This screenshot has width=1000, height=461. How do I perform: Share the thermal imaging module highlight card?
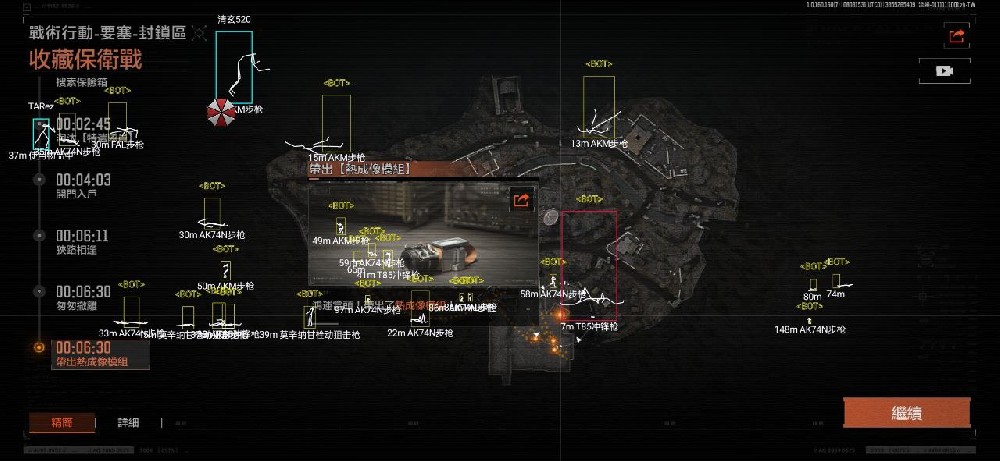[x=520, y=200]
